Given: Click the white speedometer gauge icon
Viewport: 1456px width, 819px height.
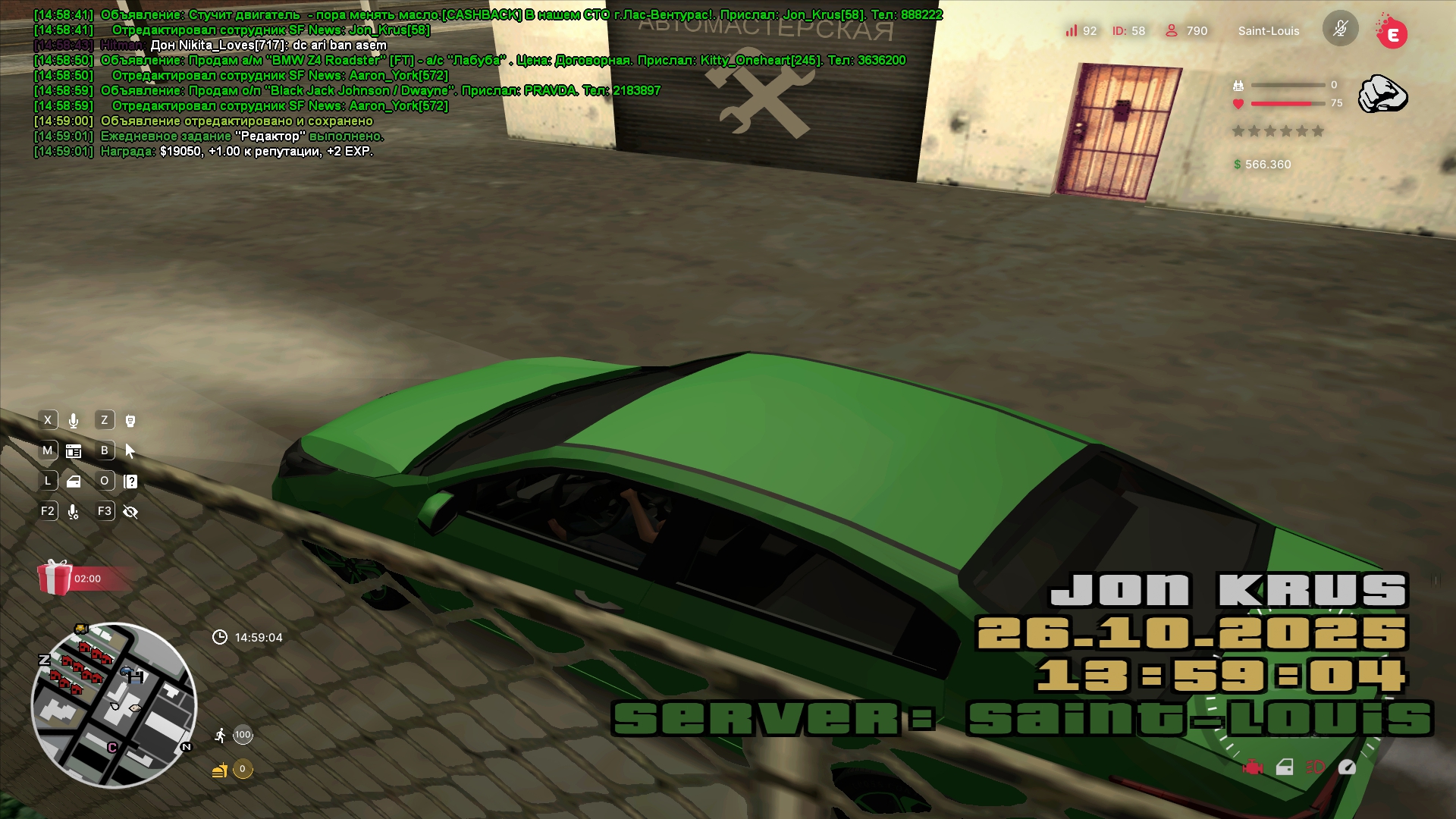Looking at the screenshot, I should [1347, 767].
